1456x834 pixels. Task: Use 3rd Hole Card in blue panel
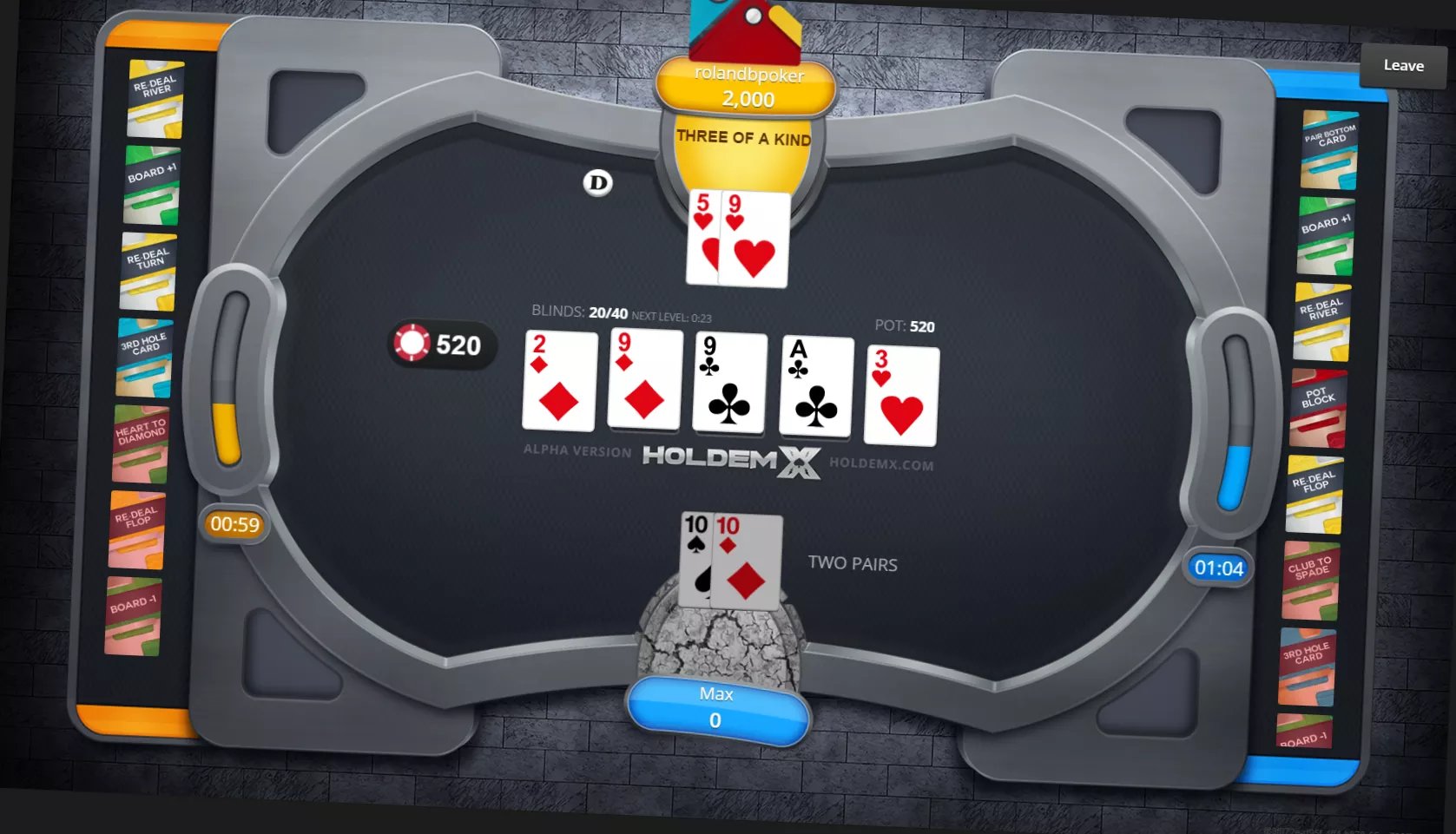click(x=1307, y=666)
